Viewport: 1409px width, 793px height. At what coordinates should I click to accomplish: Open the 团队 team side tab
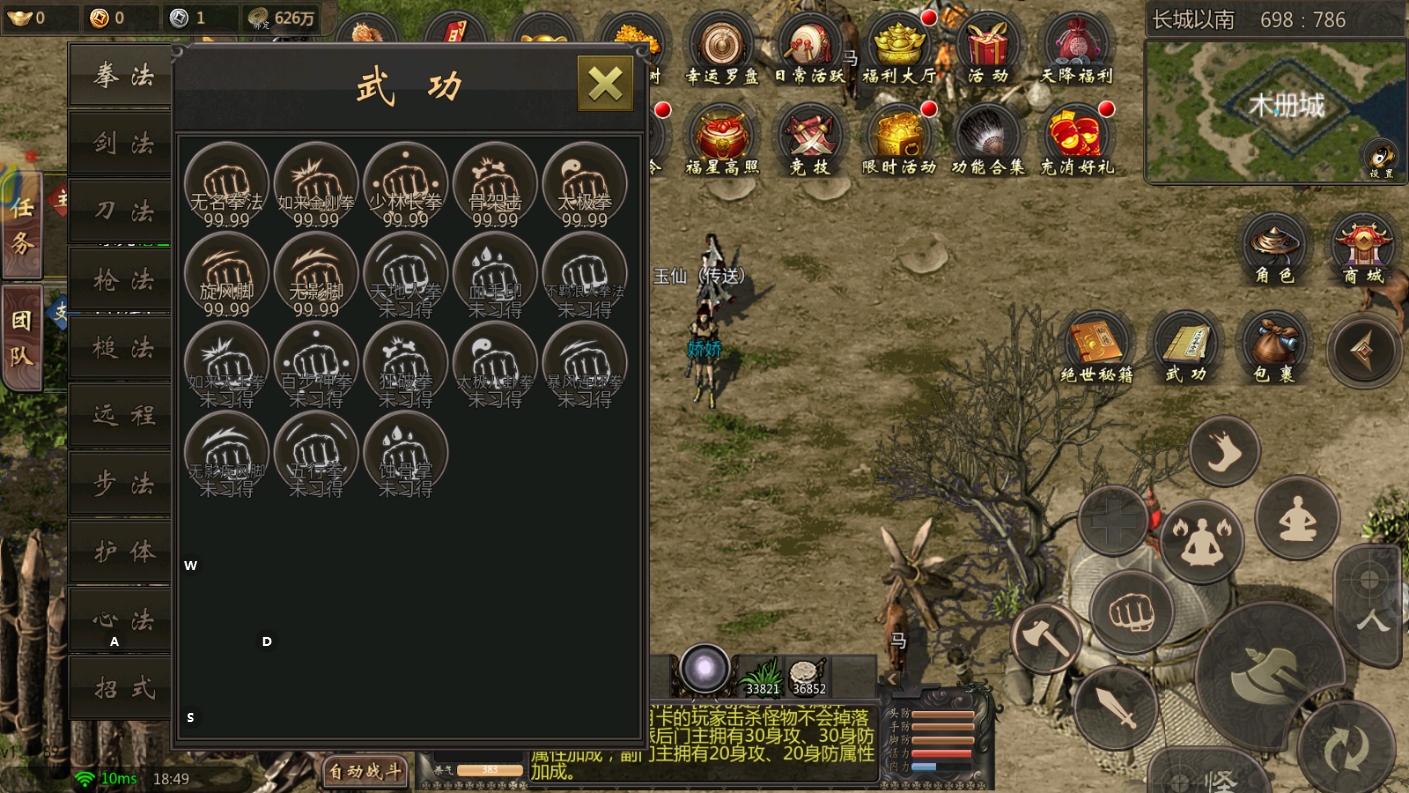pos(23,339)
